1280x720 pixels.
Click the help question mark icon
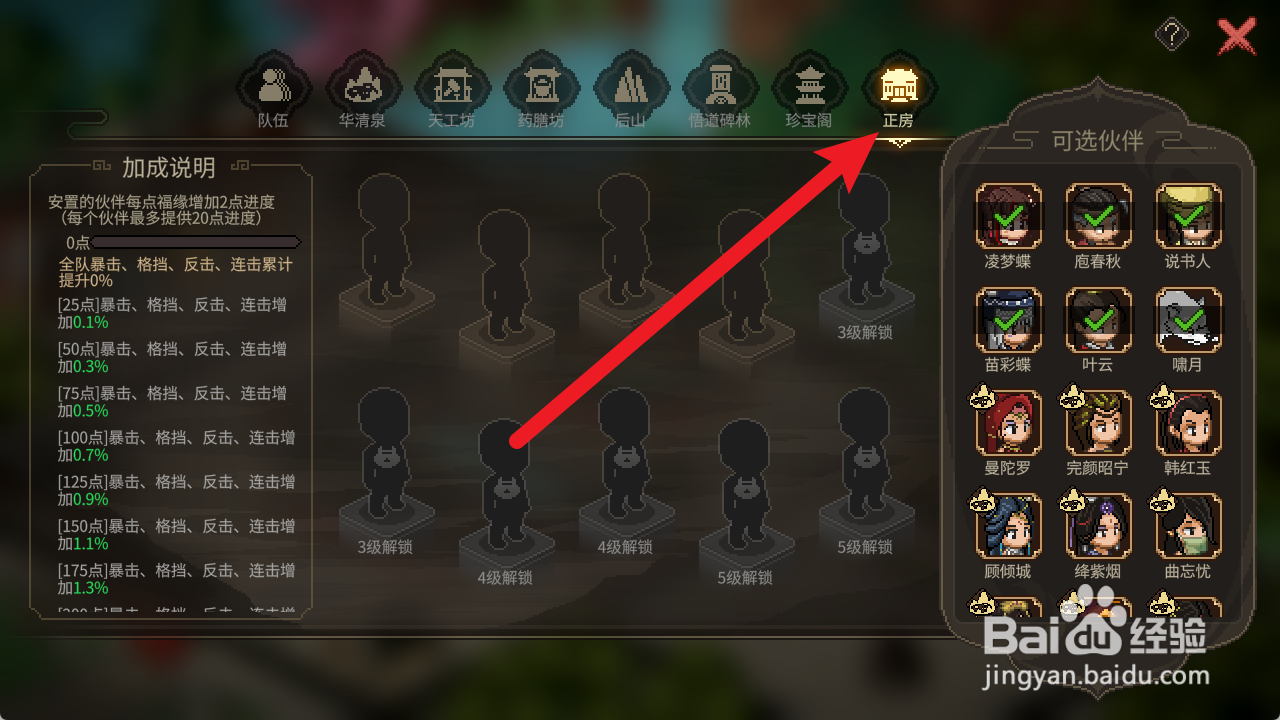click(x=1170, y=33)
